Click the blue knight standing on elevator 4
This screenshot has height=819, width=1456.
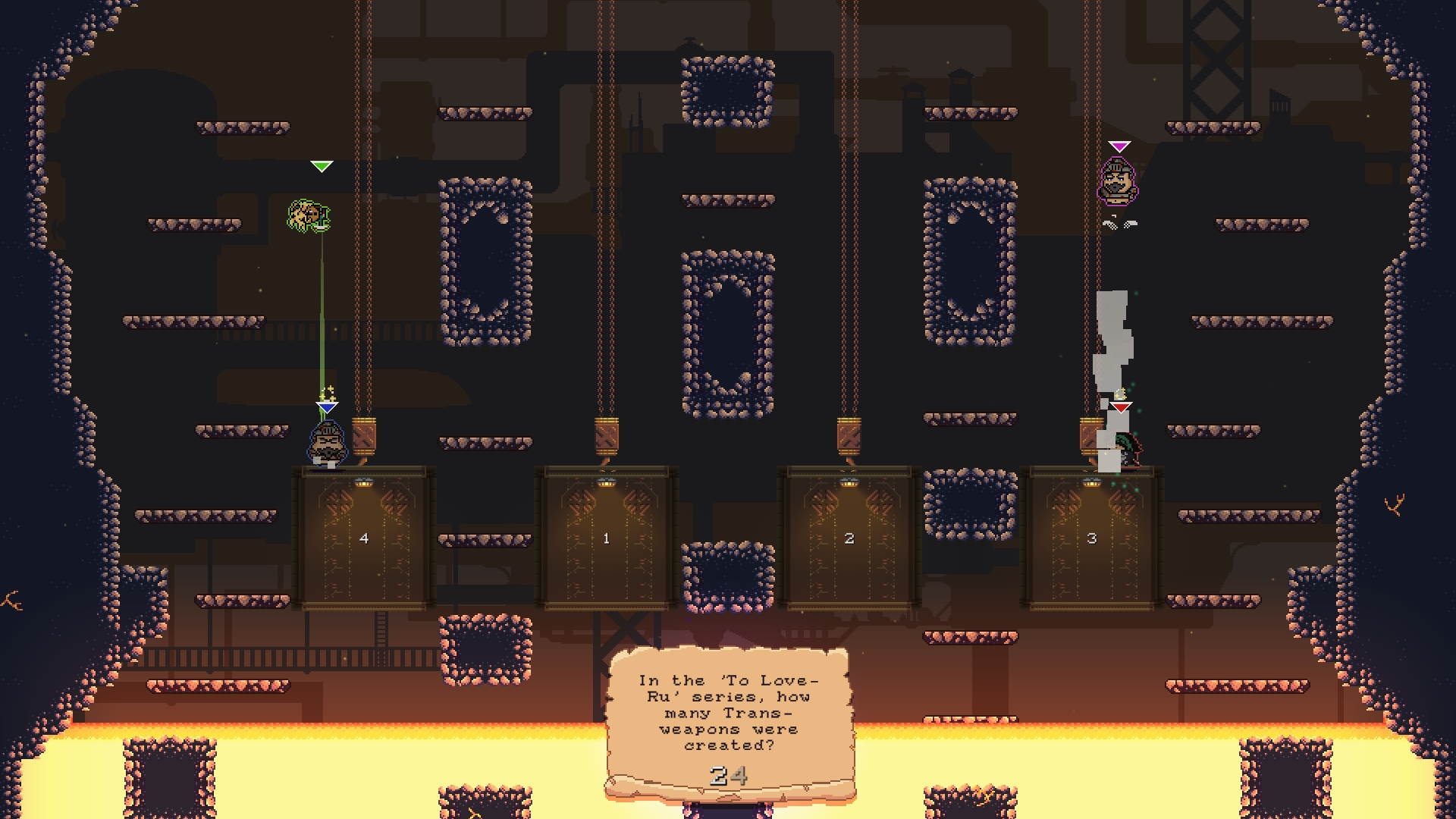328,444
